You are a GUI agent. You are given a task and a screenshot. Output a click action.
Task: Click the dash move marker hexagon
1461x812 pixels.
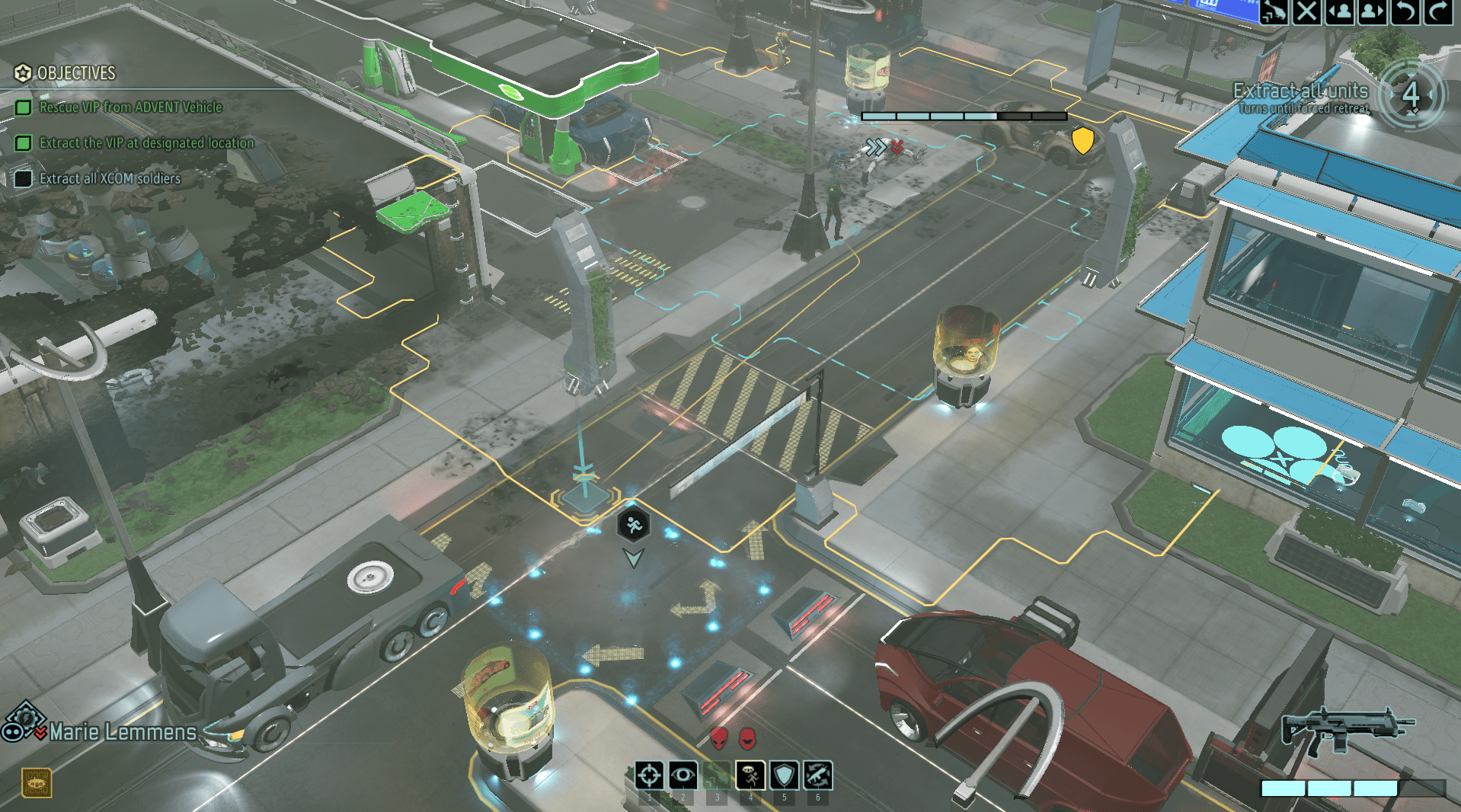[633, 525]
